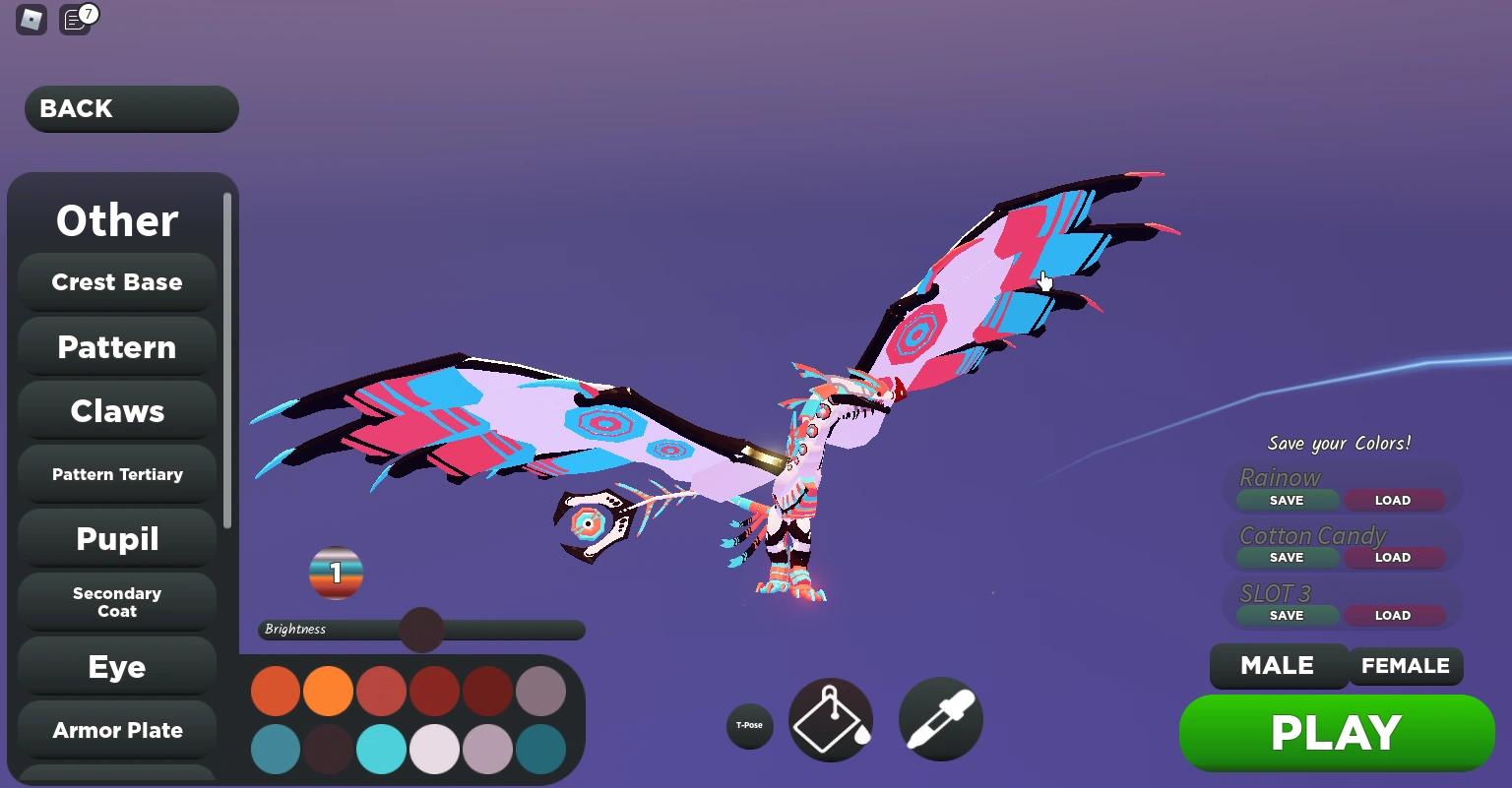Screen dimensions: 1512x788
Task: Open the gradient palette circle labeled 1
Action: point(337,572)
